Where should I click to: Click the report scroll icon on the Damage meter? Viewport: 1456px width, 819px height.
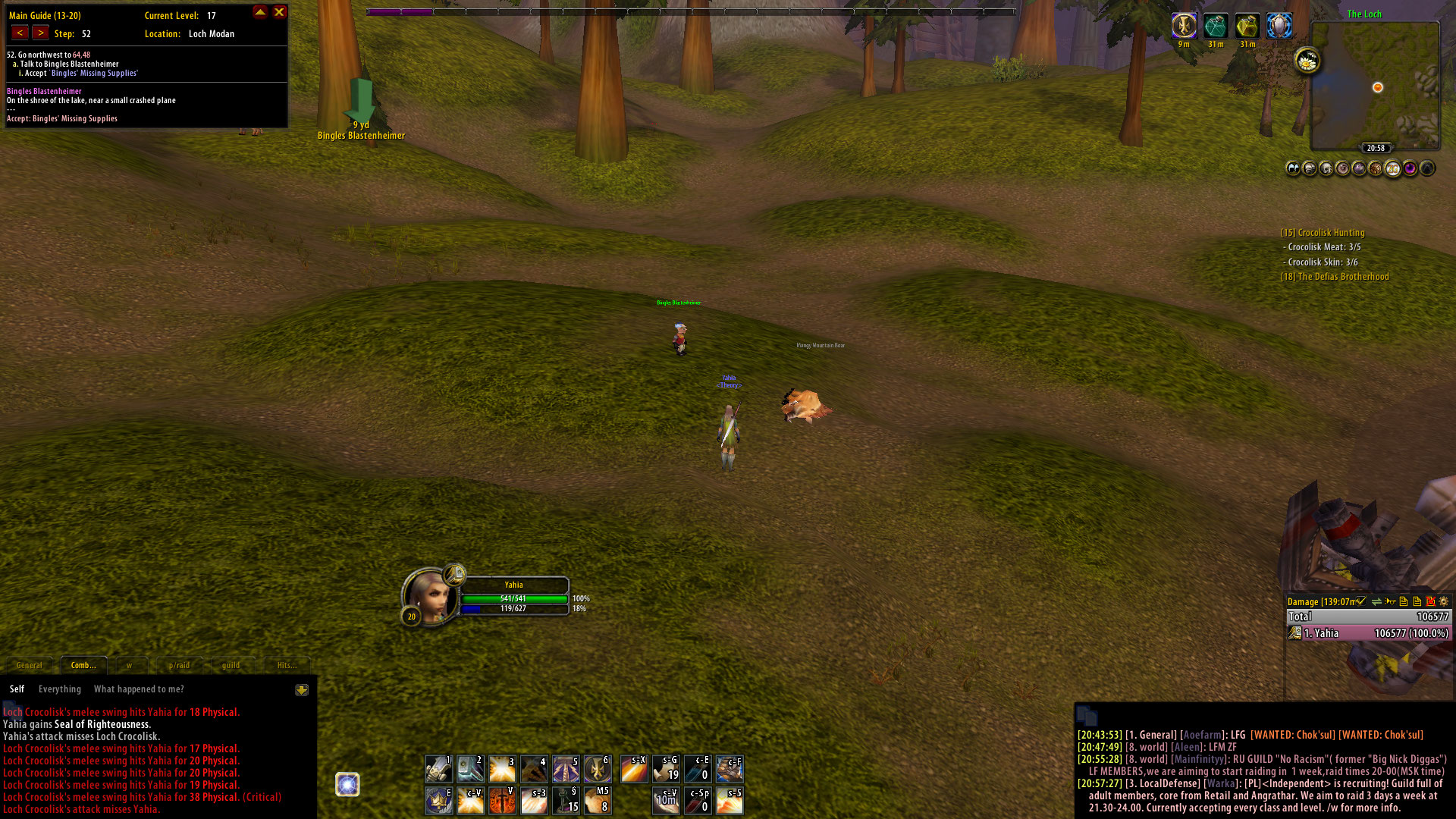point(1403,601)
